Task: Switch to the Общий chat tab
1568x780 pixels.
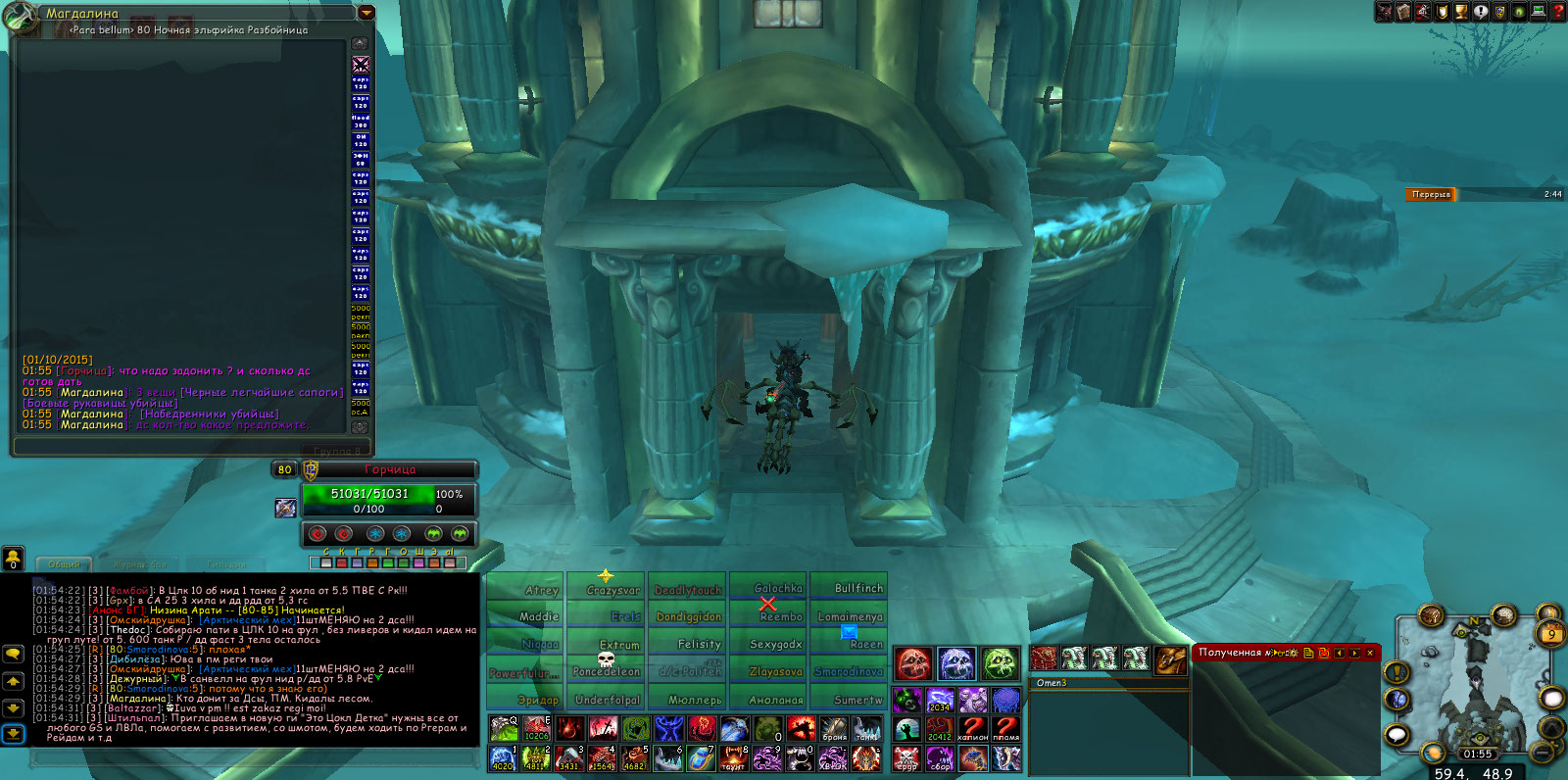Action: click(65, 564)
